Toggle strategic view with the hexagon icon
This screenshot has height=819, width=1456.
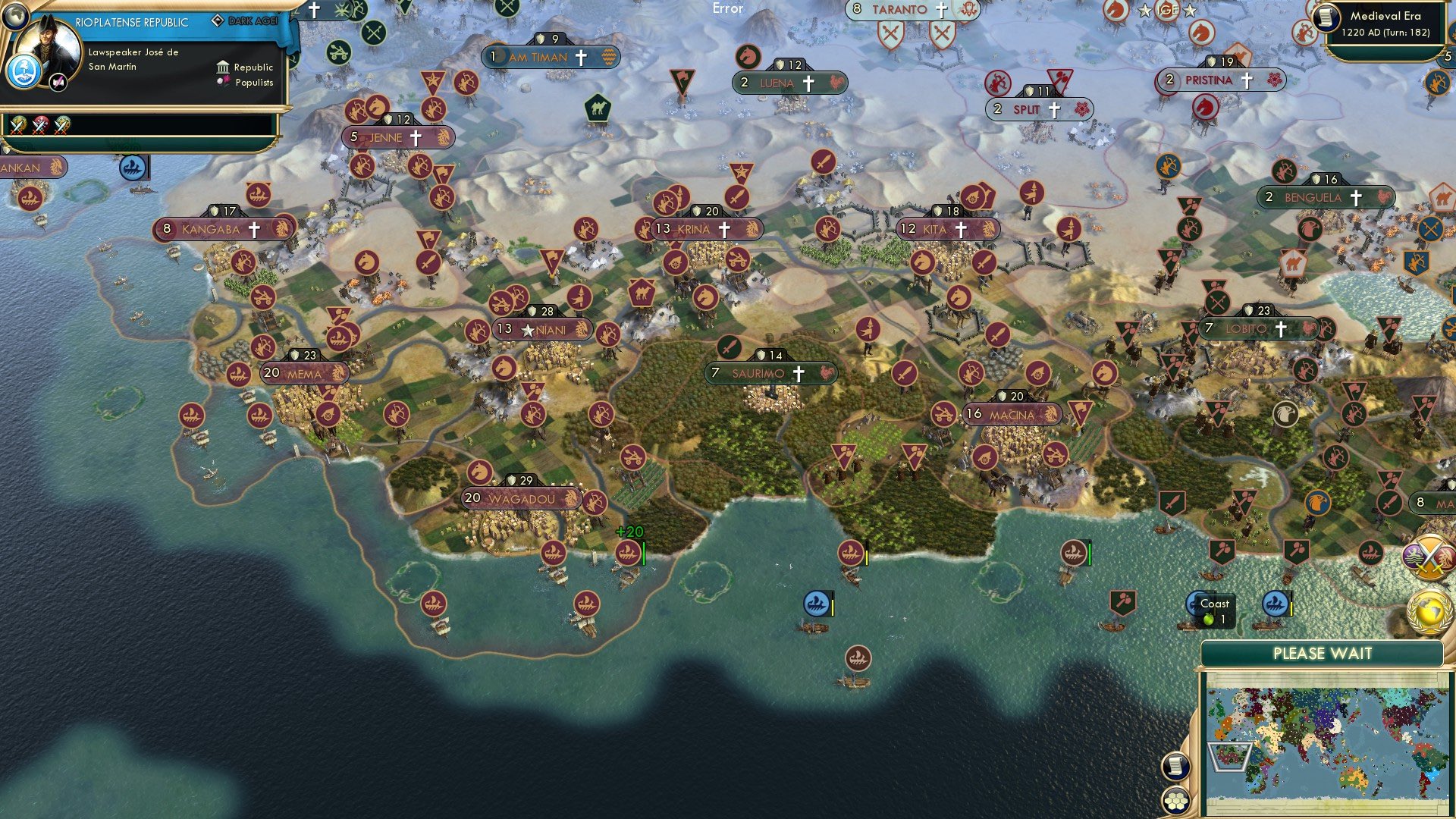(1176, 802)
